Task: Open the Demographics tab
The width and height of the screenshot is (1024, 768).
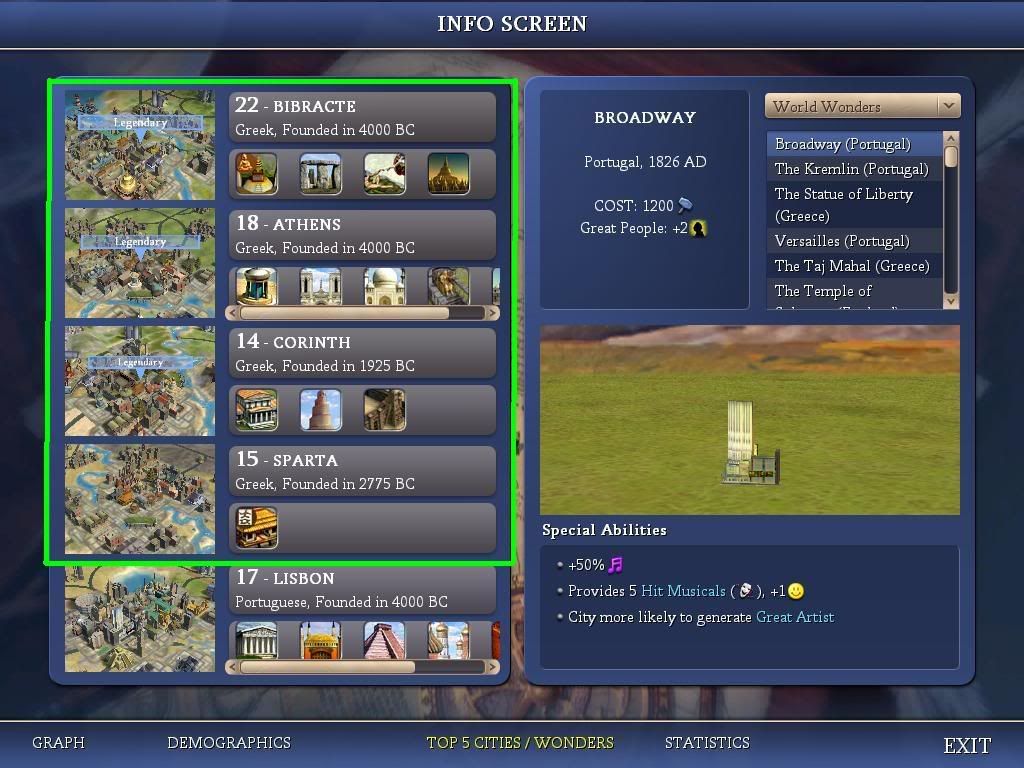Action: click(229, 743)
